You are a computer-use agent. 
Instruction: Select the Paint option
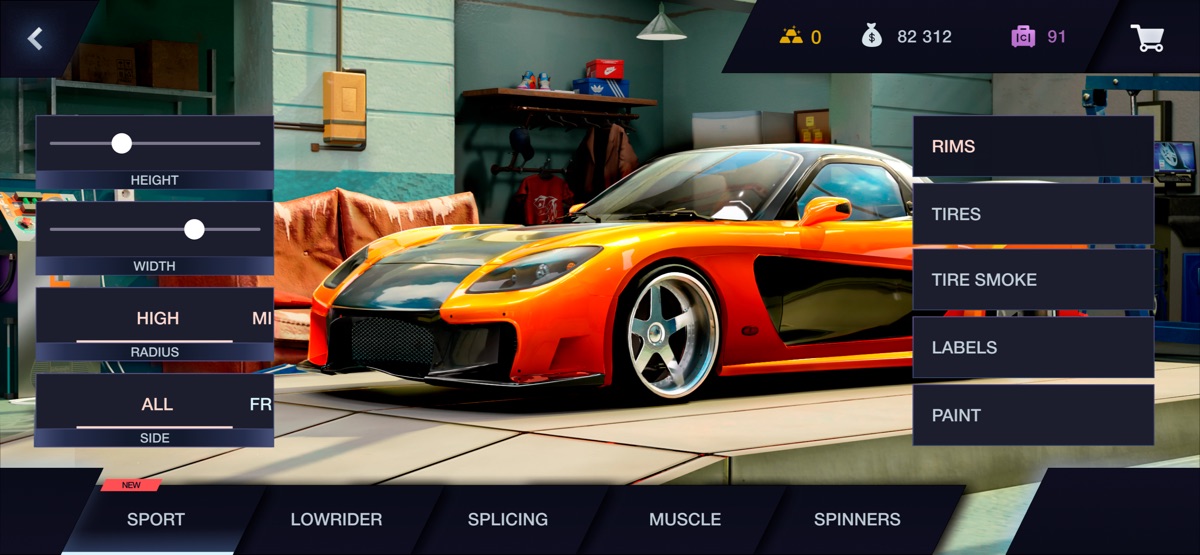1033,415
